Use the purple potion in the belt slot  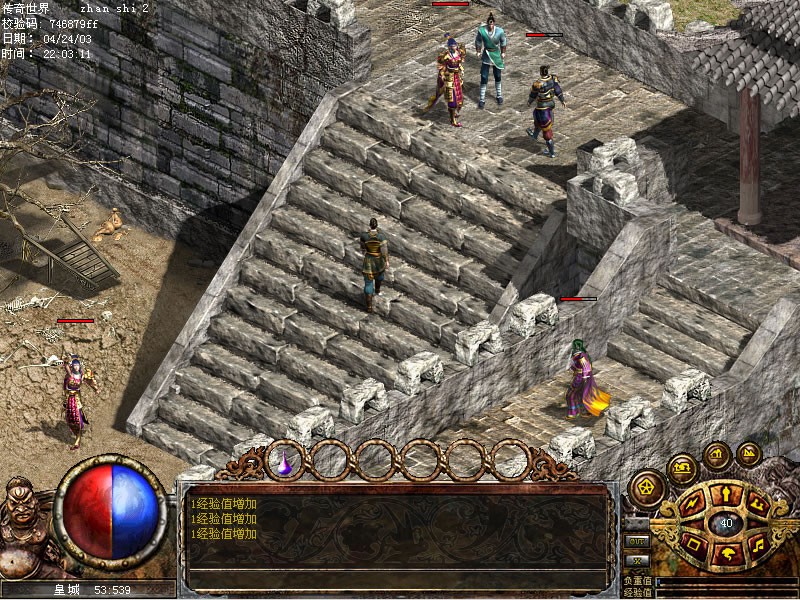pyautogui.click(x=285, y=461)
